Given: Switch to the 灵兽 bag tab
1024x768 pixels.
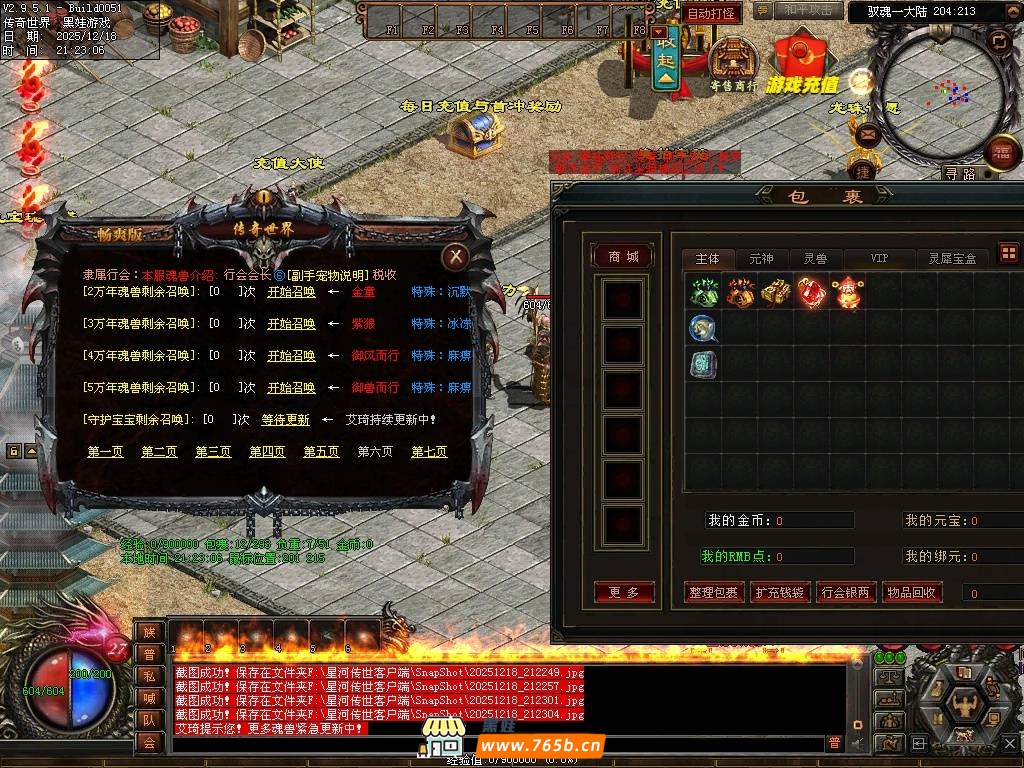Looking at the screenshot, I should click(815, 259).
